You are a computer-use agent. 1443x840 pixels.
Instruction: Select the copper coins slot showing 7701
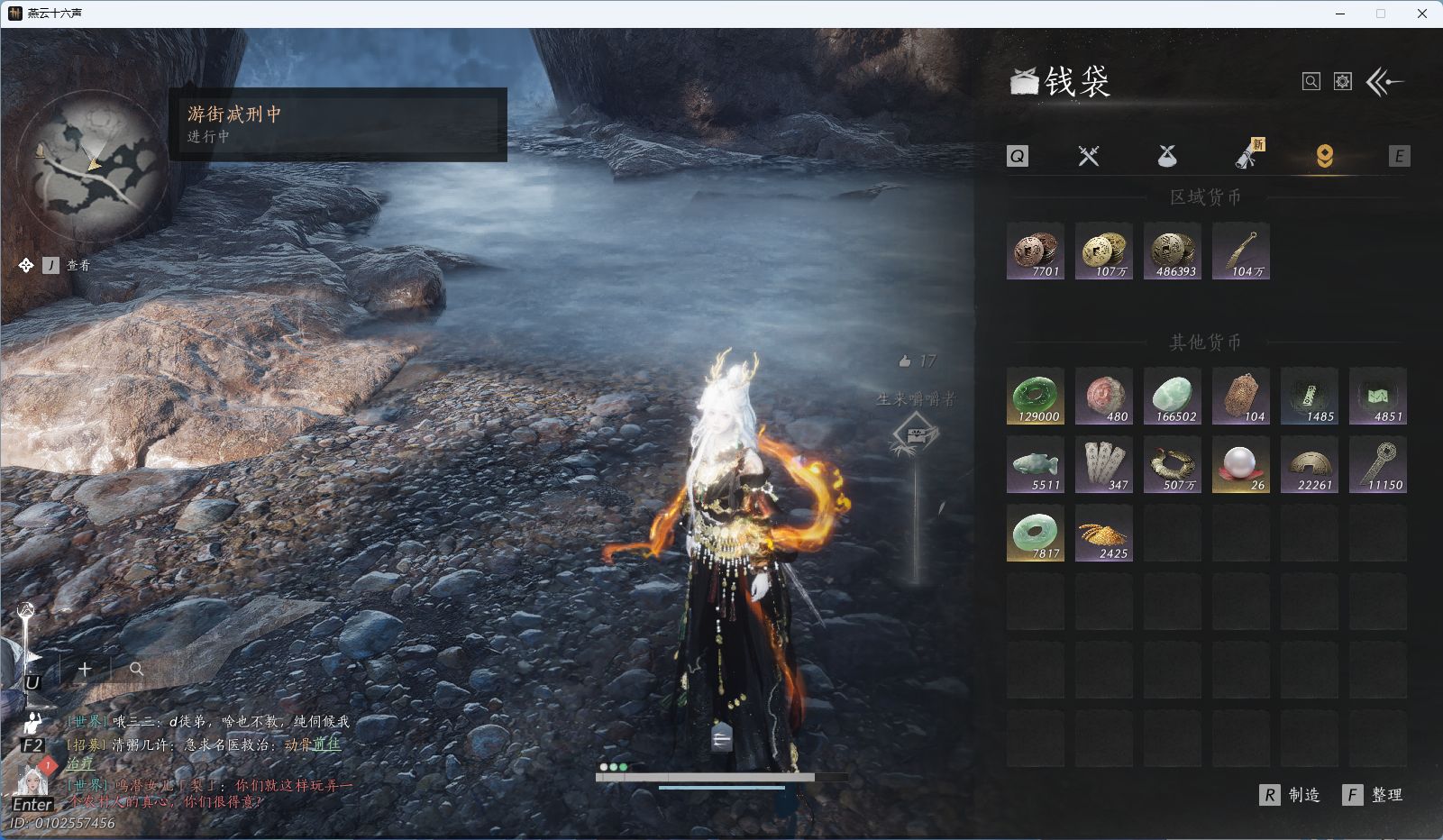pos(1036,251)
